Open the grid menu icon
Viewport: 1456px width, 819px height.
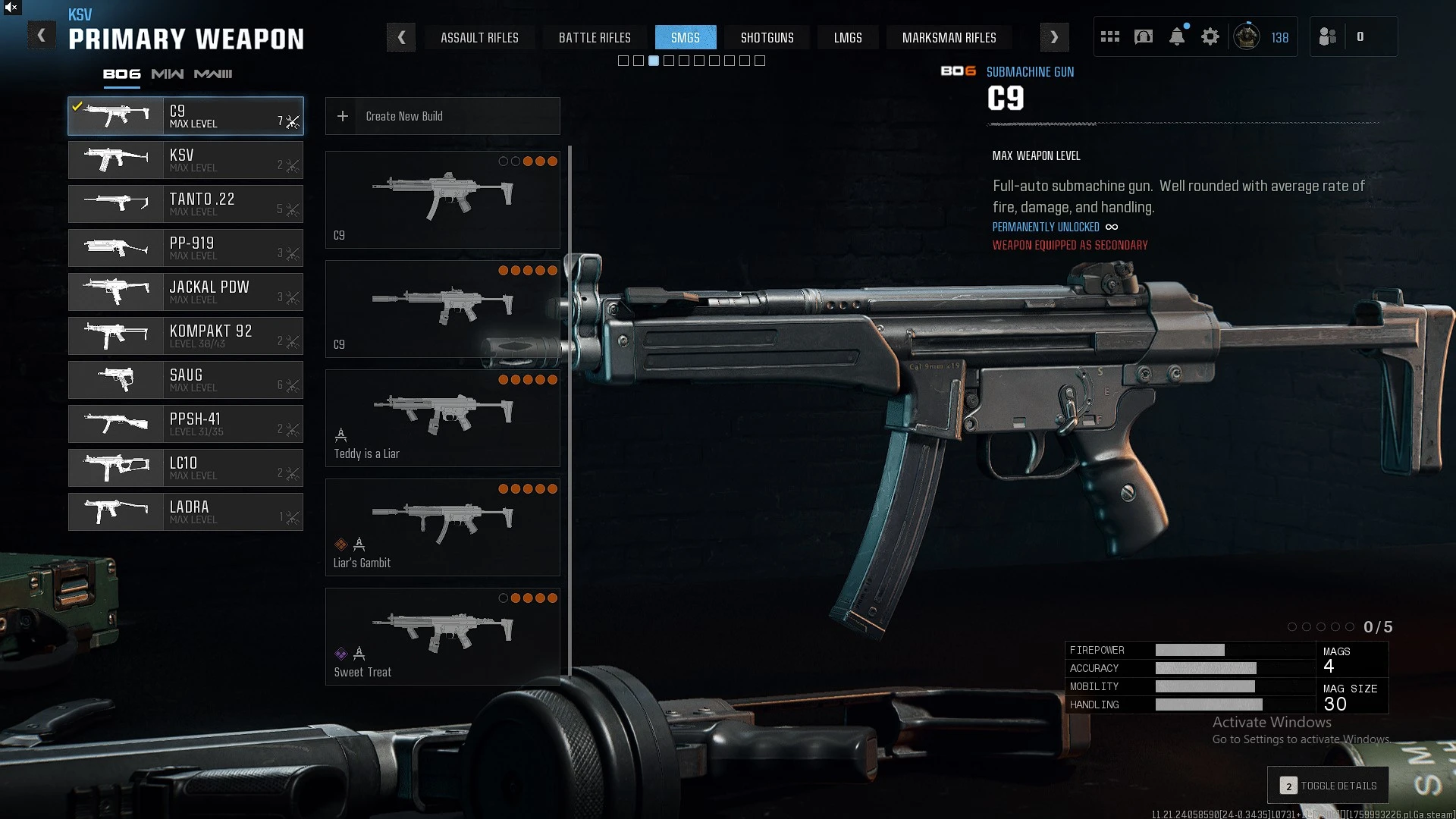1110,37
